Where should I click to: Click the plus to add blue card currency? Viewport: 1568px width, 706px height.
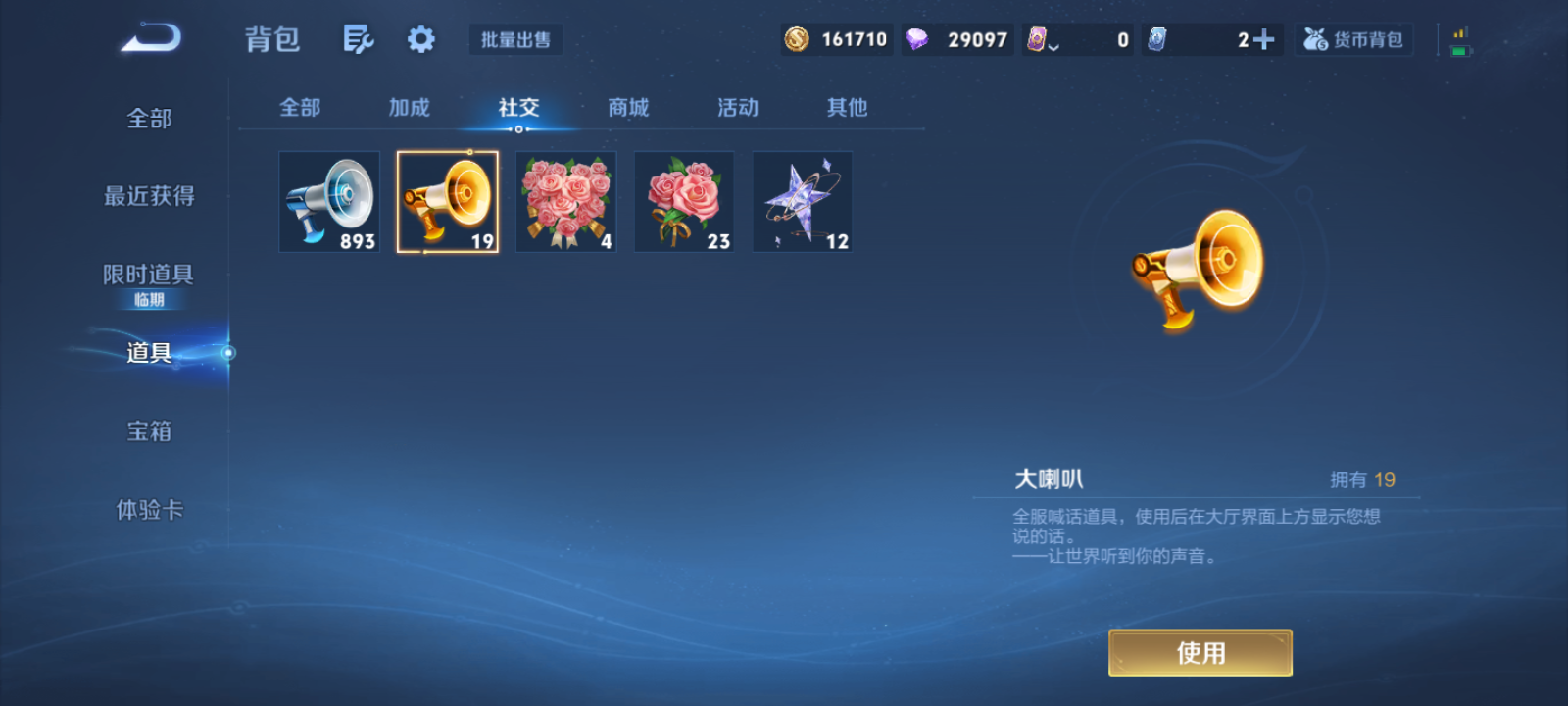coord(1269,37)
